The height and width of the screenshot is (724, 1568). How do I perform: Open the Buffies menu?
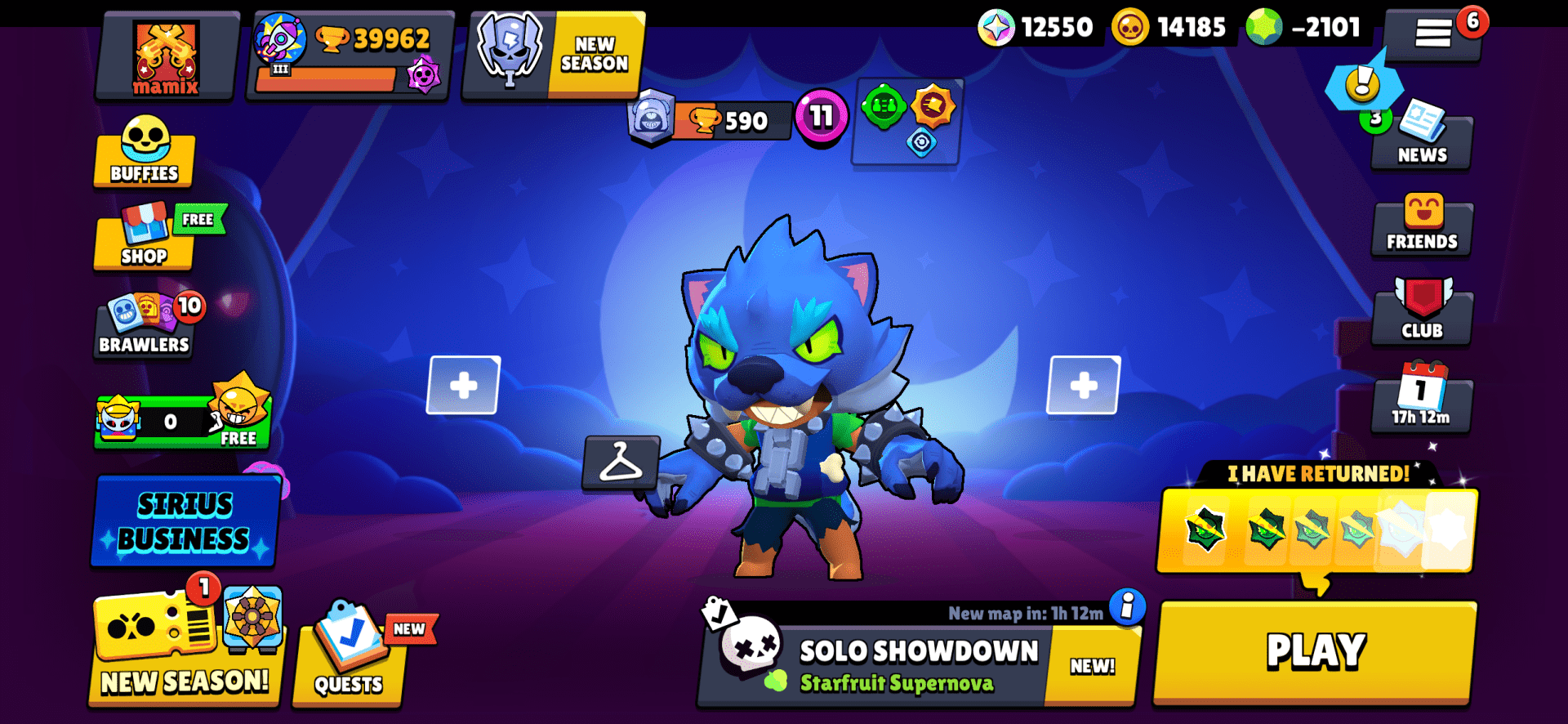144,155
